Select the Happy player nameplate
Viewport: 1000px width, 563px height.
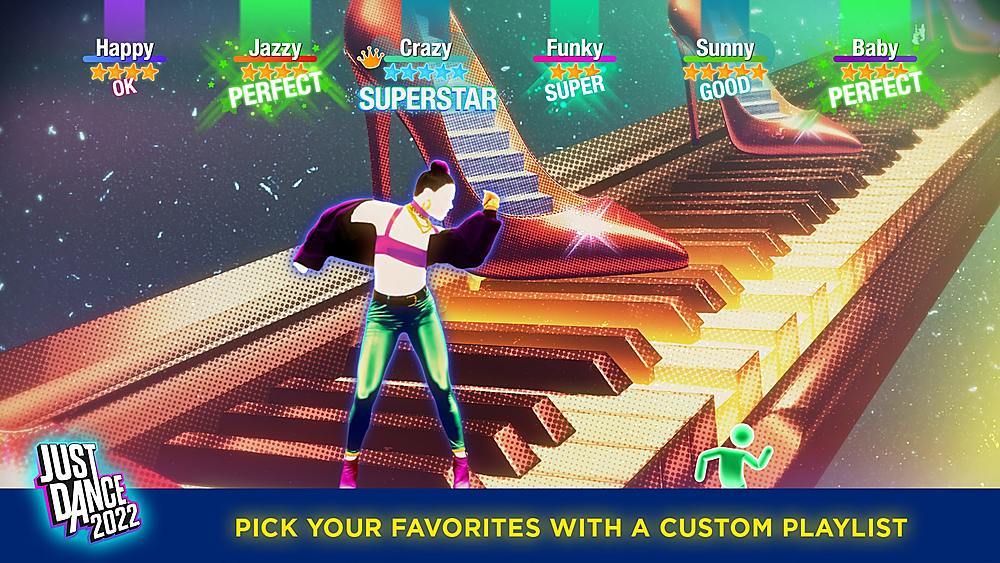pos(124,48)
